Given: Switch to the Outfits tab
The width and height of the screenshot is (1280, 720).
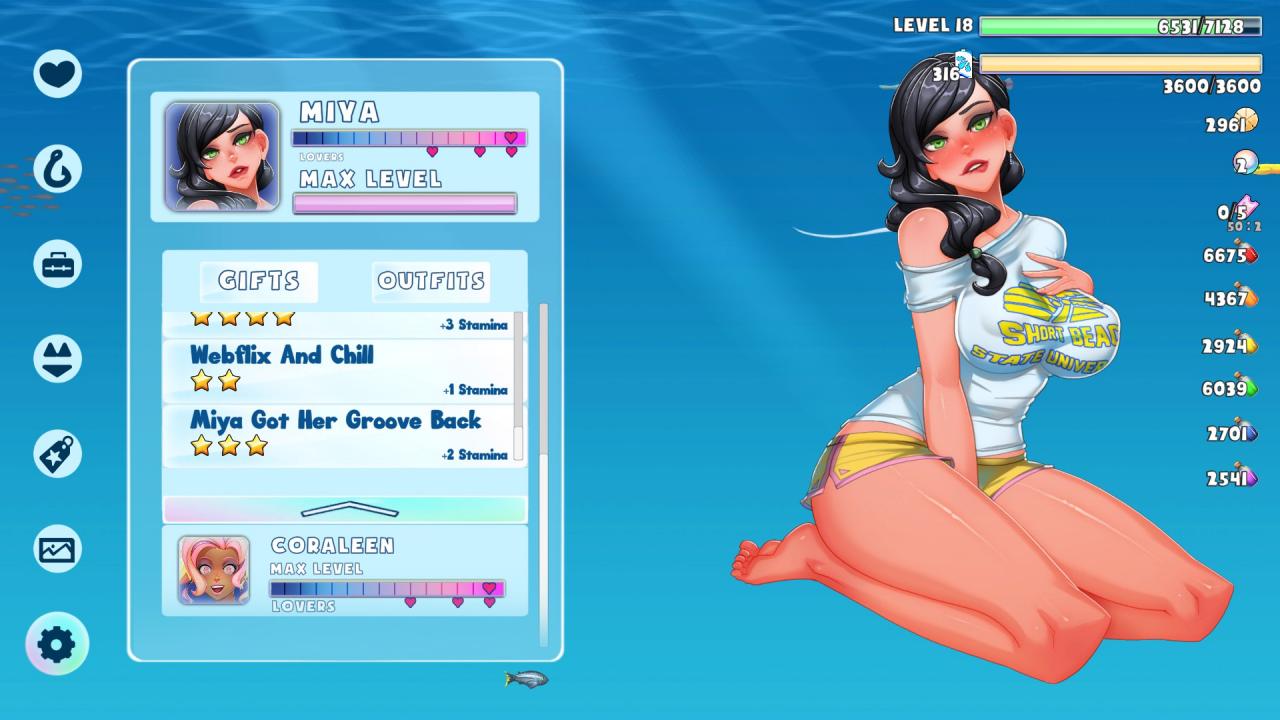Looking at the screenshot, I should tap(431, 282).
